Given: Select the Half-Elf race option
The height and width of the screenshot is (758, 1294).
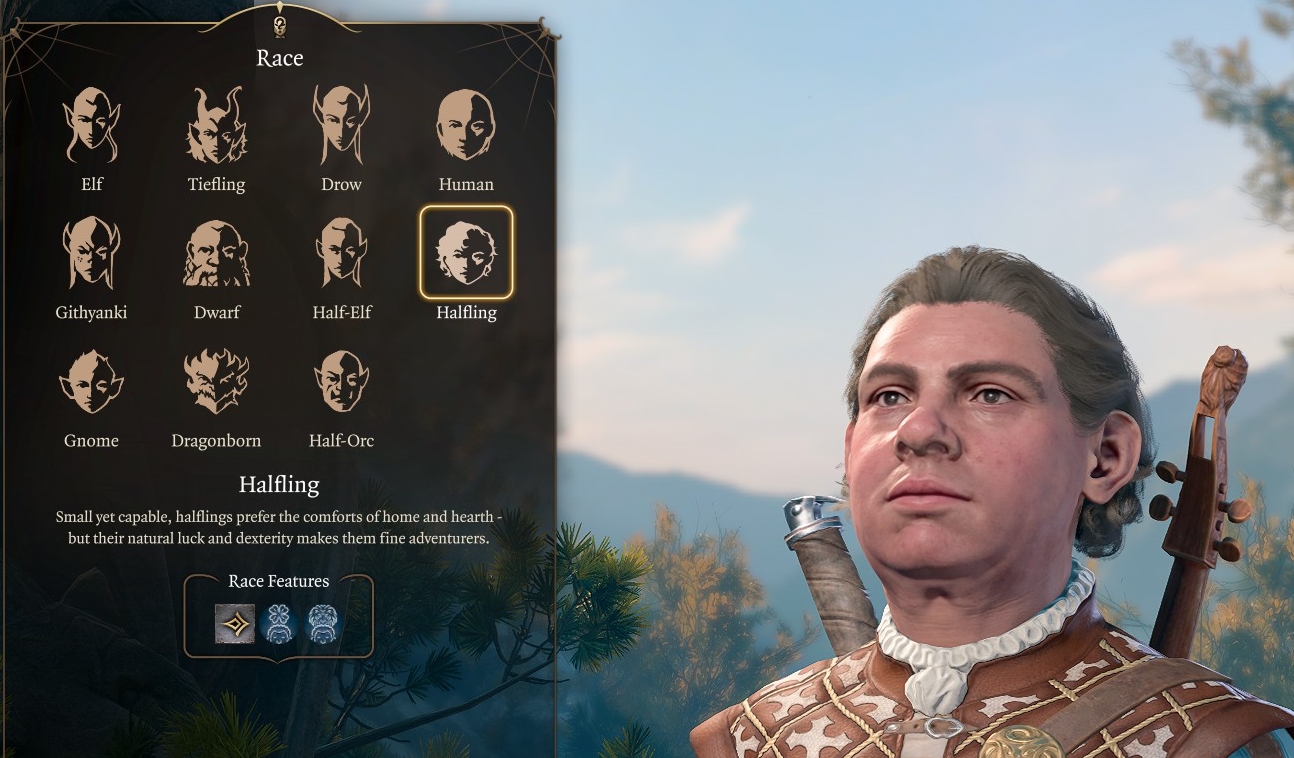Looking at the screenshot, I should (x=341, y=250).
